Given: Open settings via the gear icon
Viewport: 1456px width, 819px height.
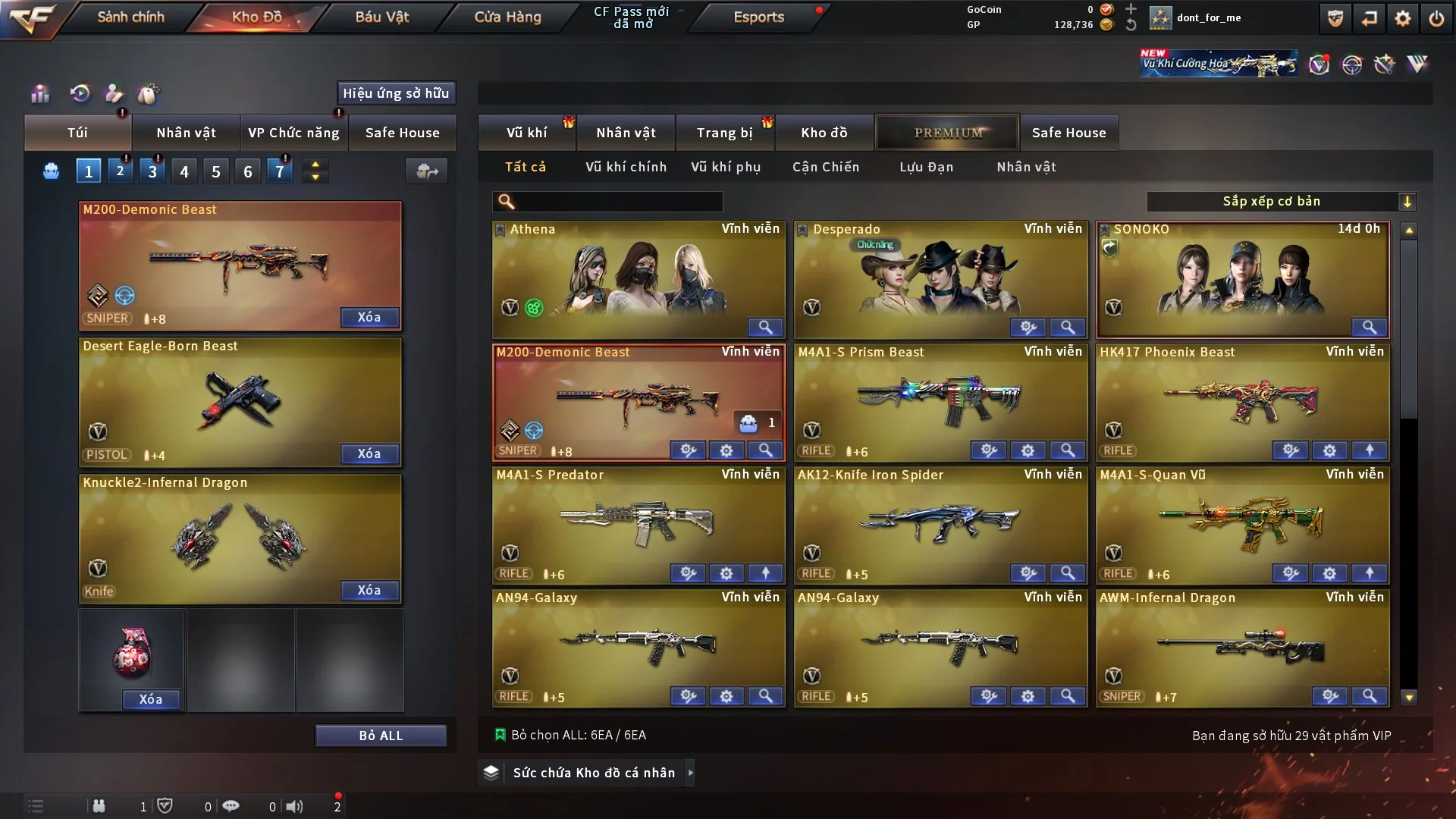Looking at the screenshot, I should (1403, 18).
